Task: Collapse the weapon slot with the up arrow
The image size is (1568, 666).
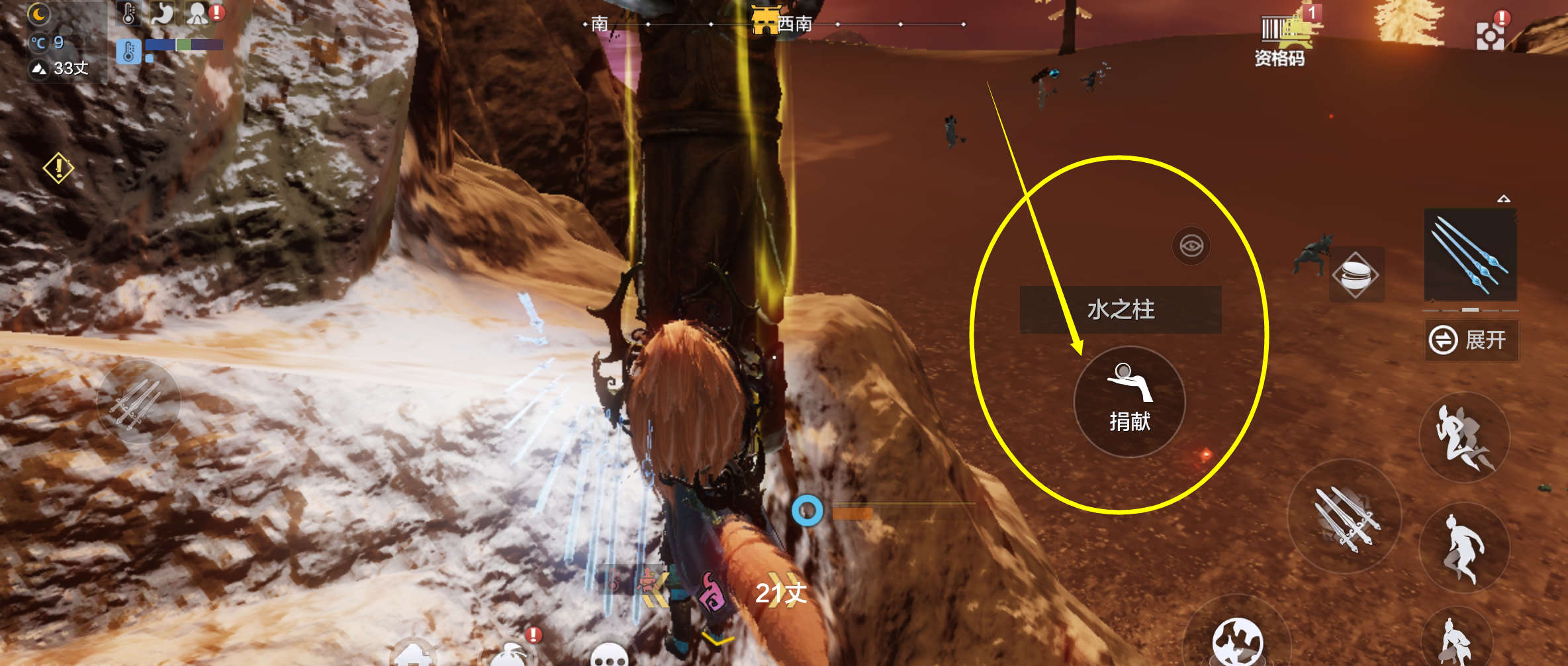Action: point(1504,199)
